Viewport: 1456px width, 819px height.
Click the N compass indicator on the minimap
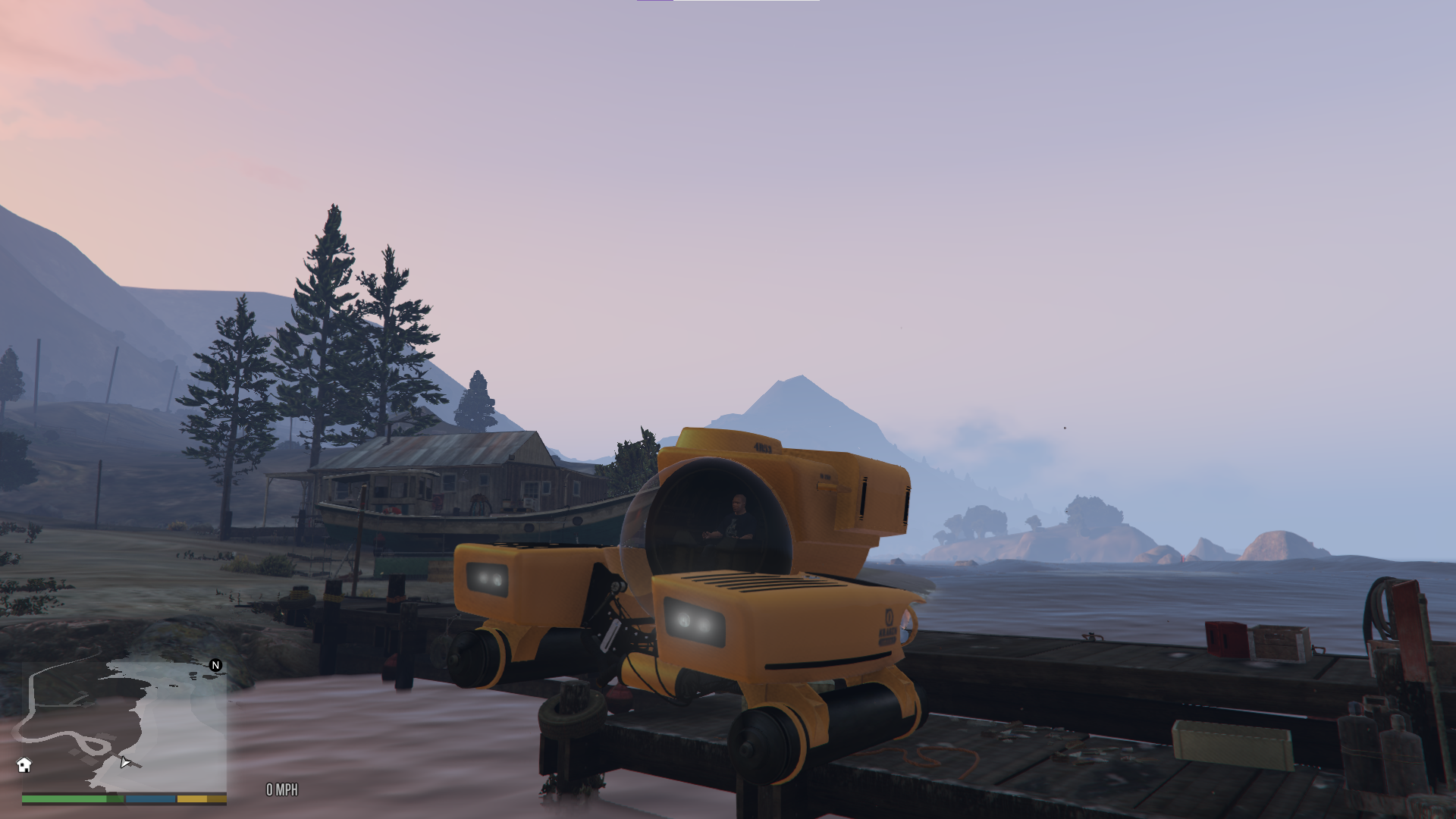[x=215, y=666]
